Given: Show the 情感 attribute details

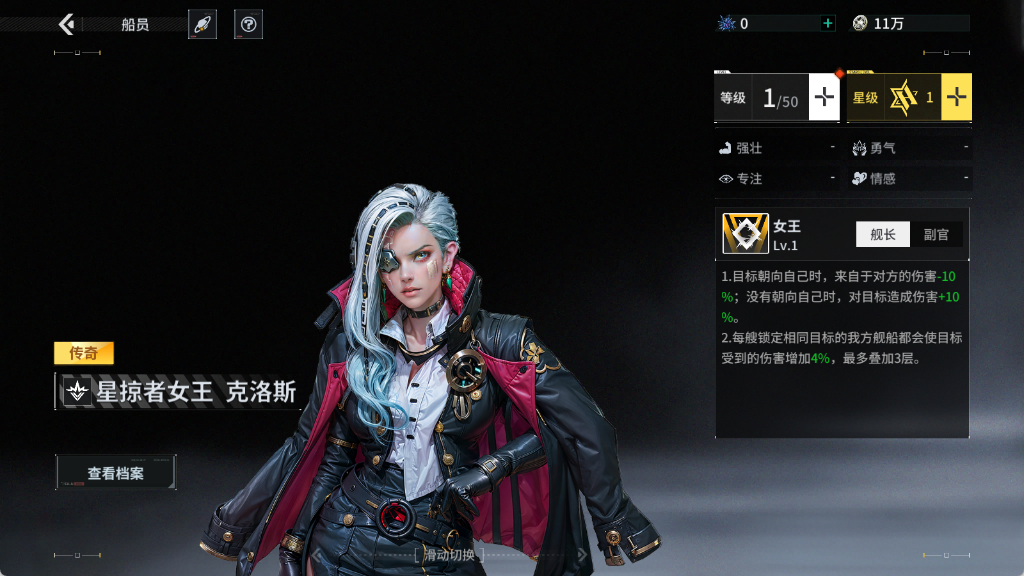Looking at the screenshot, I should 909,179.
